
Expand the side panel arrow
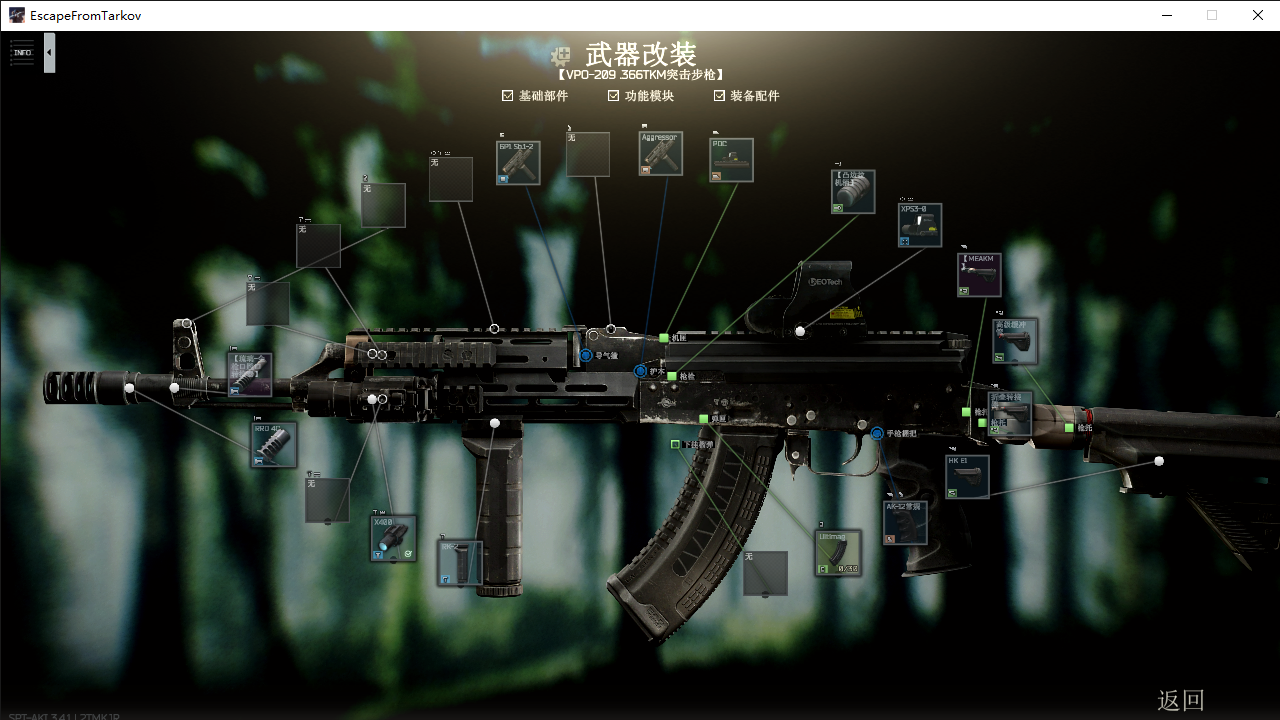coord(49,53)
